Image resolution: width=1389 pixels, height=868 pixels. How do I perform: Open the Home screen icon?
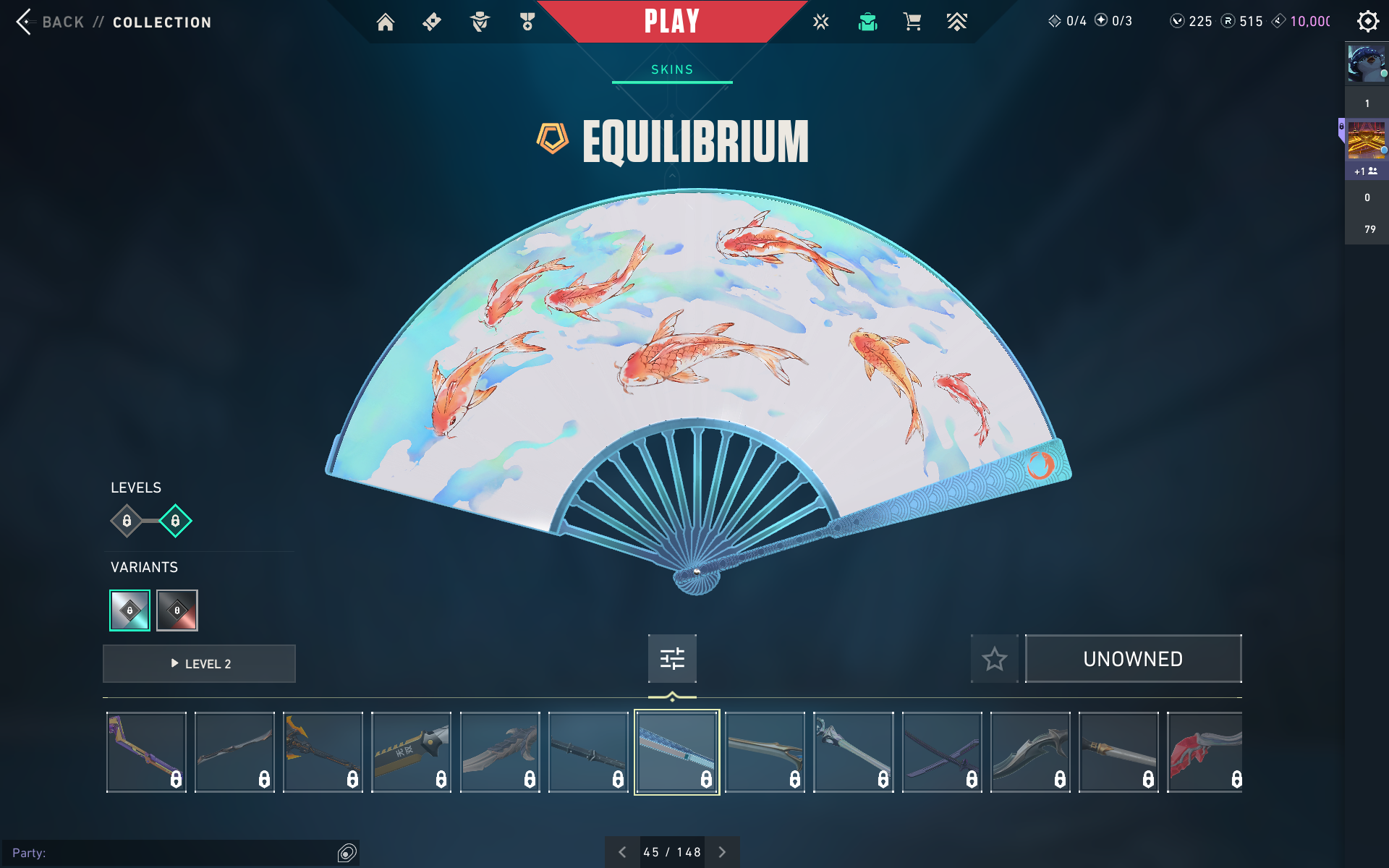pos(386,22)
